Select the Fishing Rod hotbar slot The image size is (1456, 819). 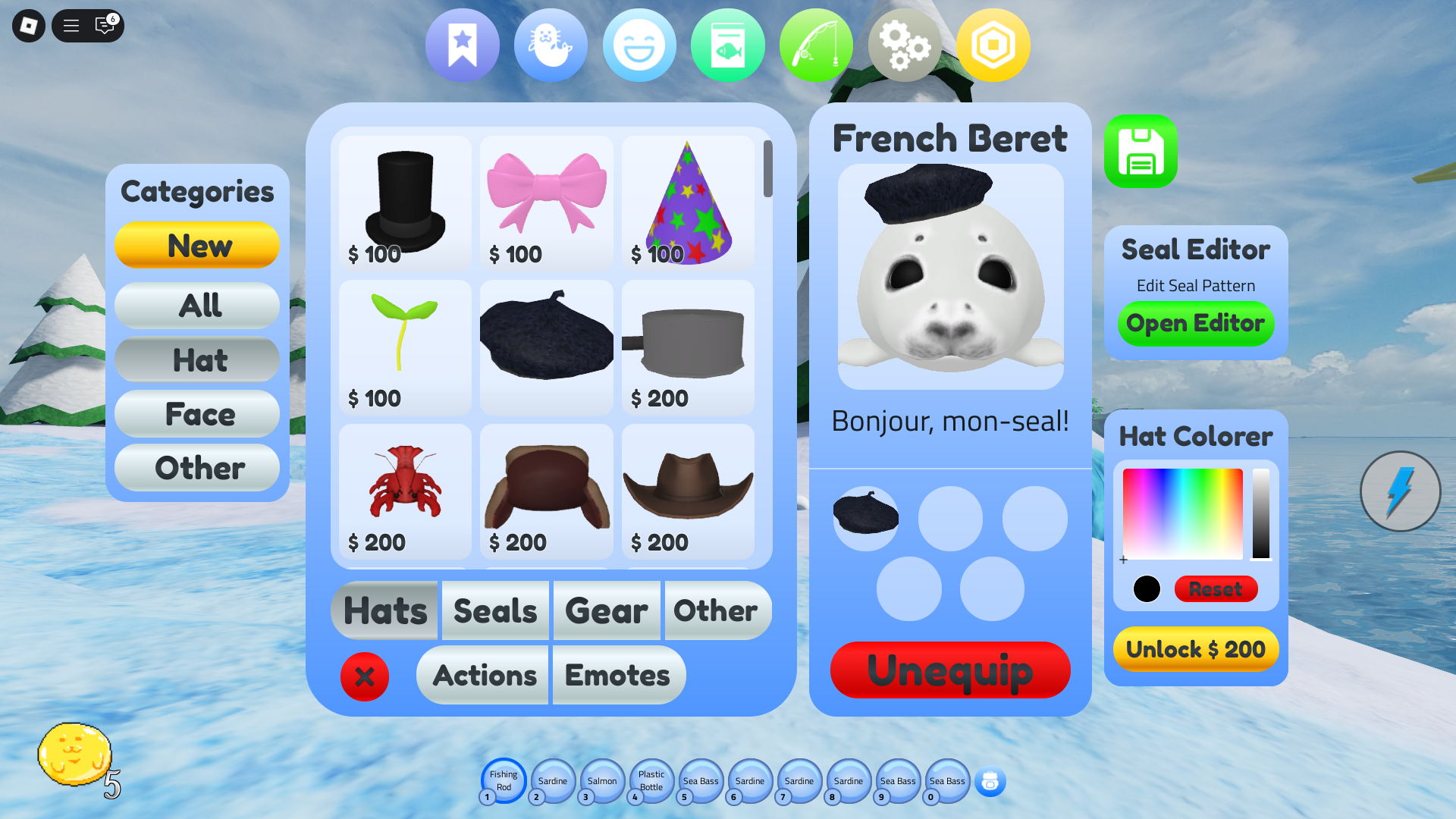pos(504,781)
